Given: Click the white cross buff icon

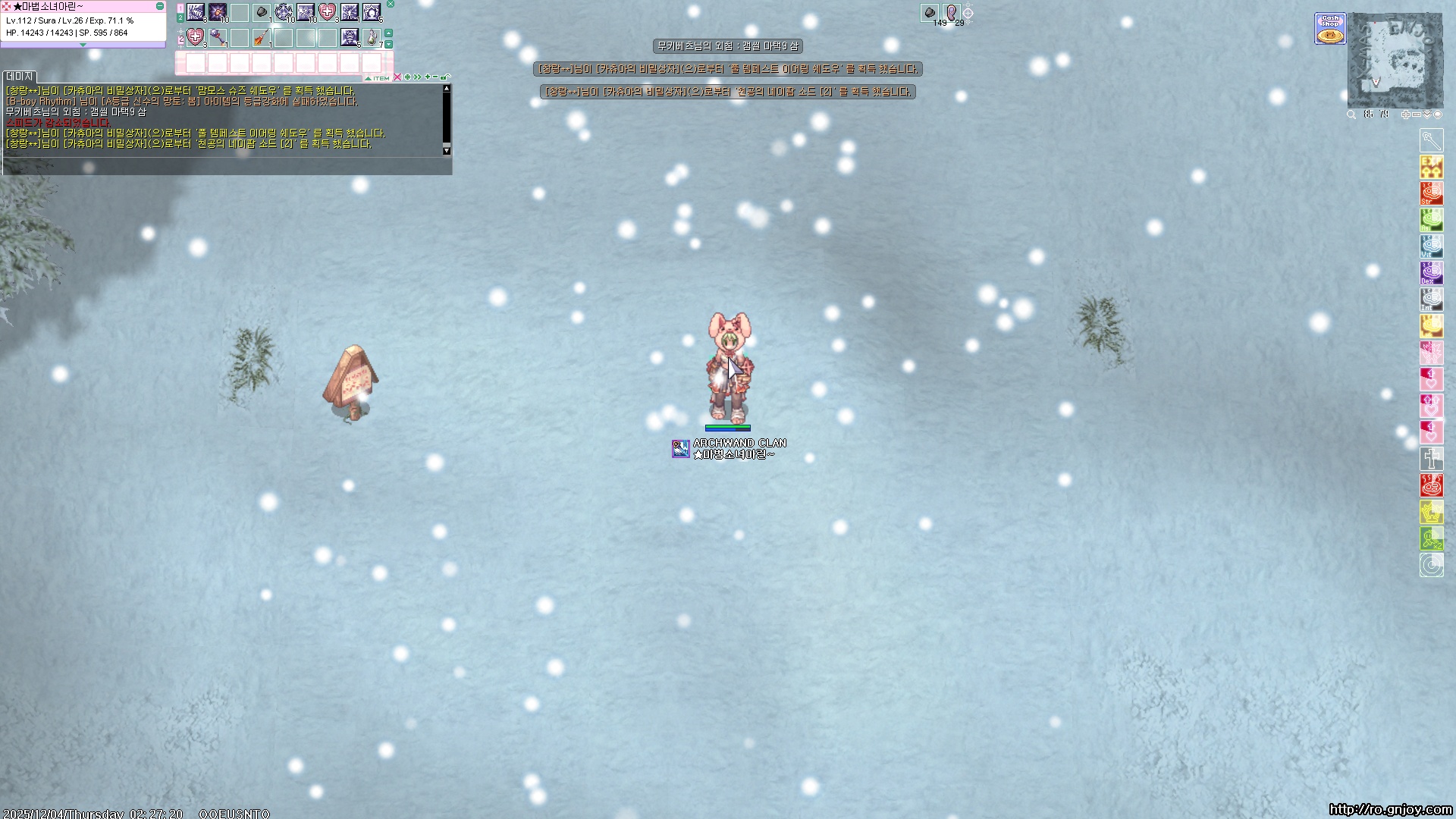Looking at the screenshot, I should click(x=1431, y=459).
